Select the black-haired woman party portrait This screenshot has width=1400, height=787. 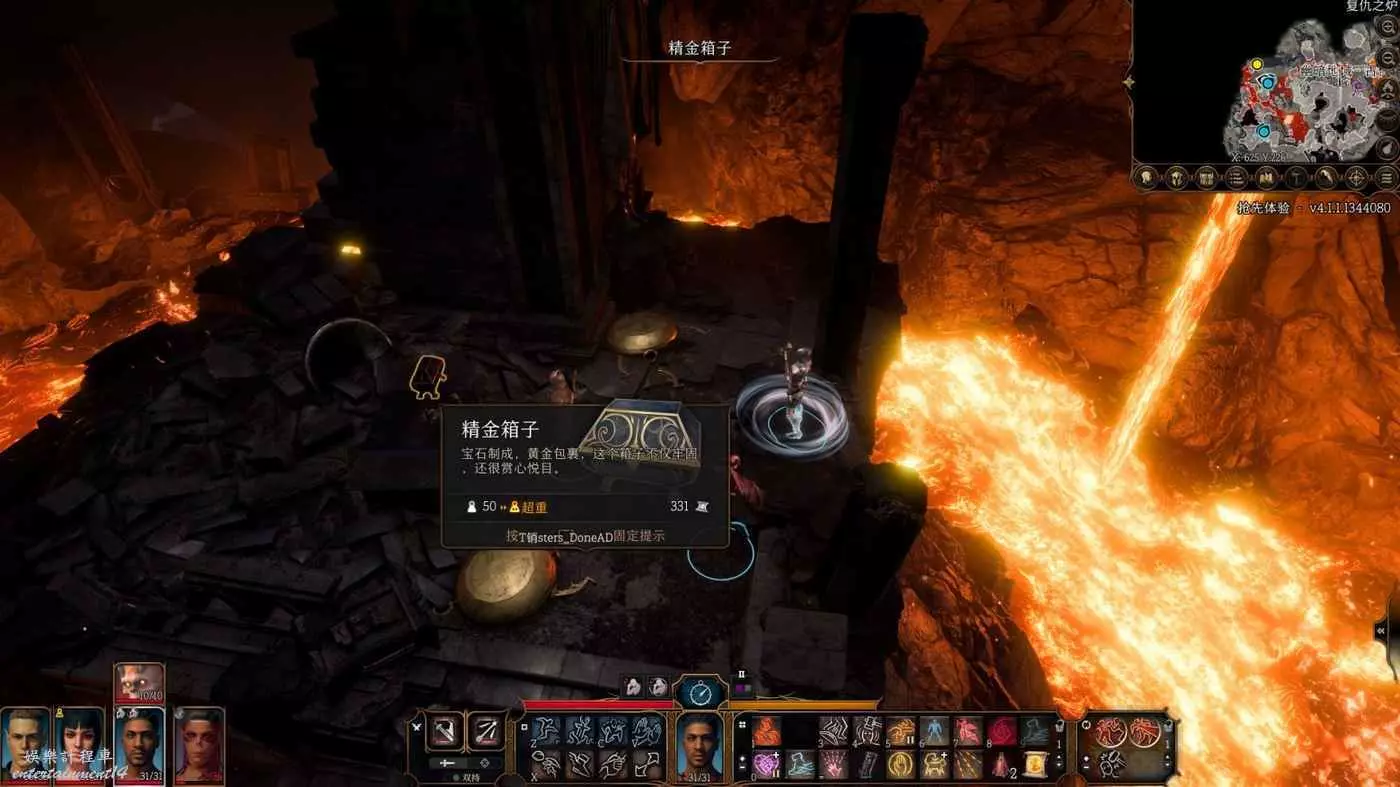tap(82, 744)
